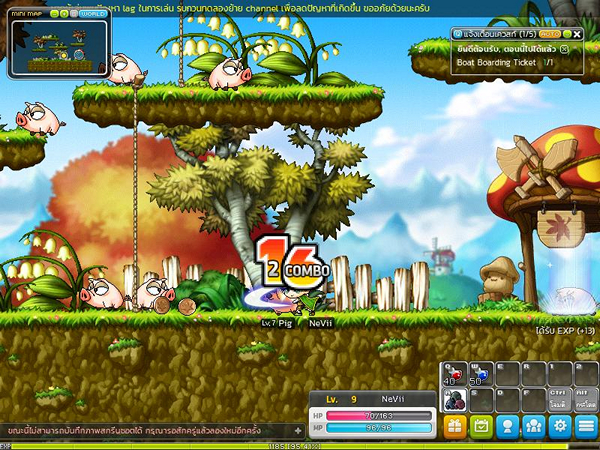Click the minimap's plus button
600x450 pixels.
click(65, 15)
